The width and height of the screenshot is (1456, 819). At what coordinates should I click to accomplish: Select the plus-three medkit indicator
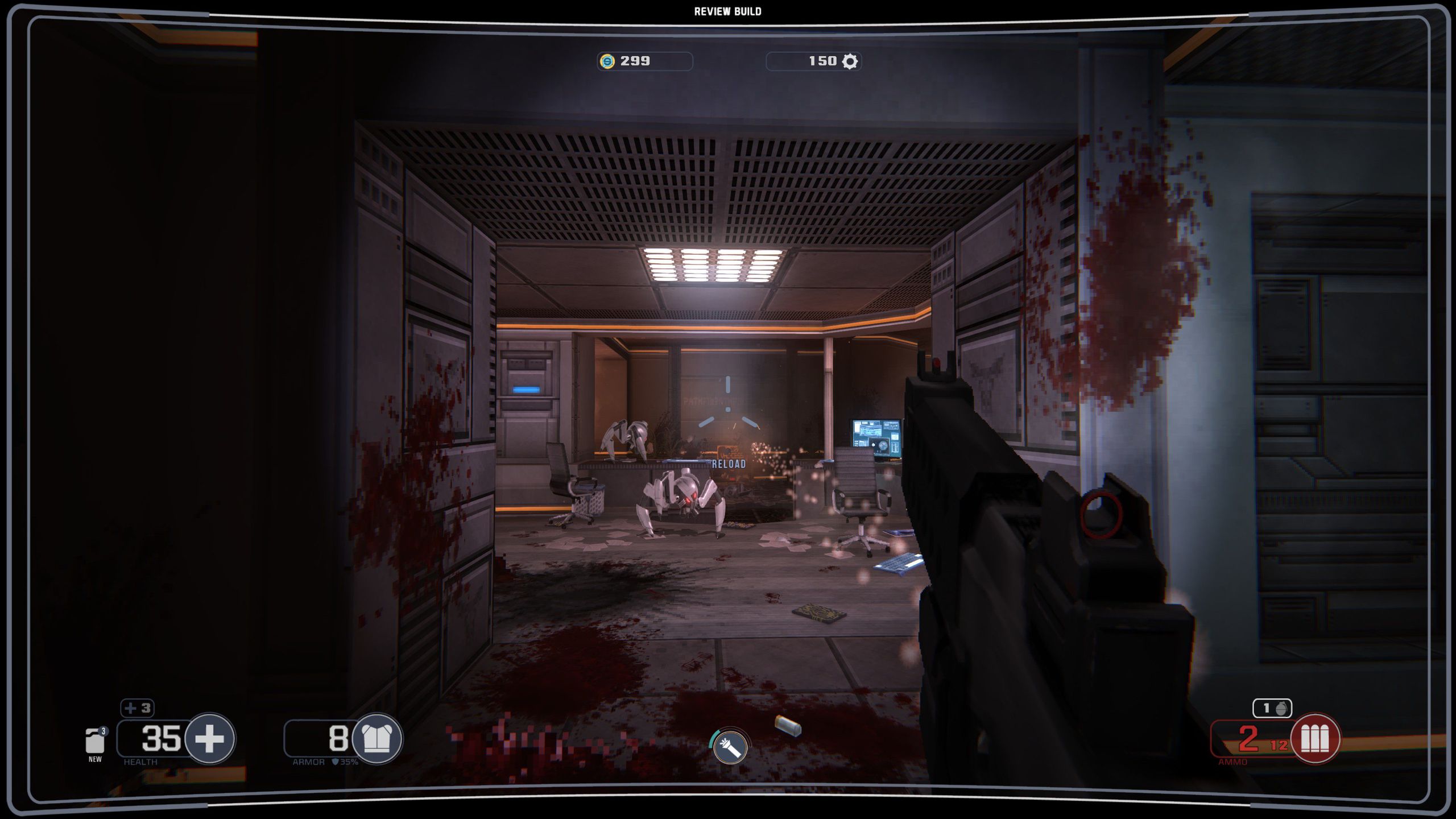tap(137, 708)
